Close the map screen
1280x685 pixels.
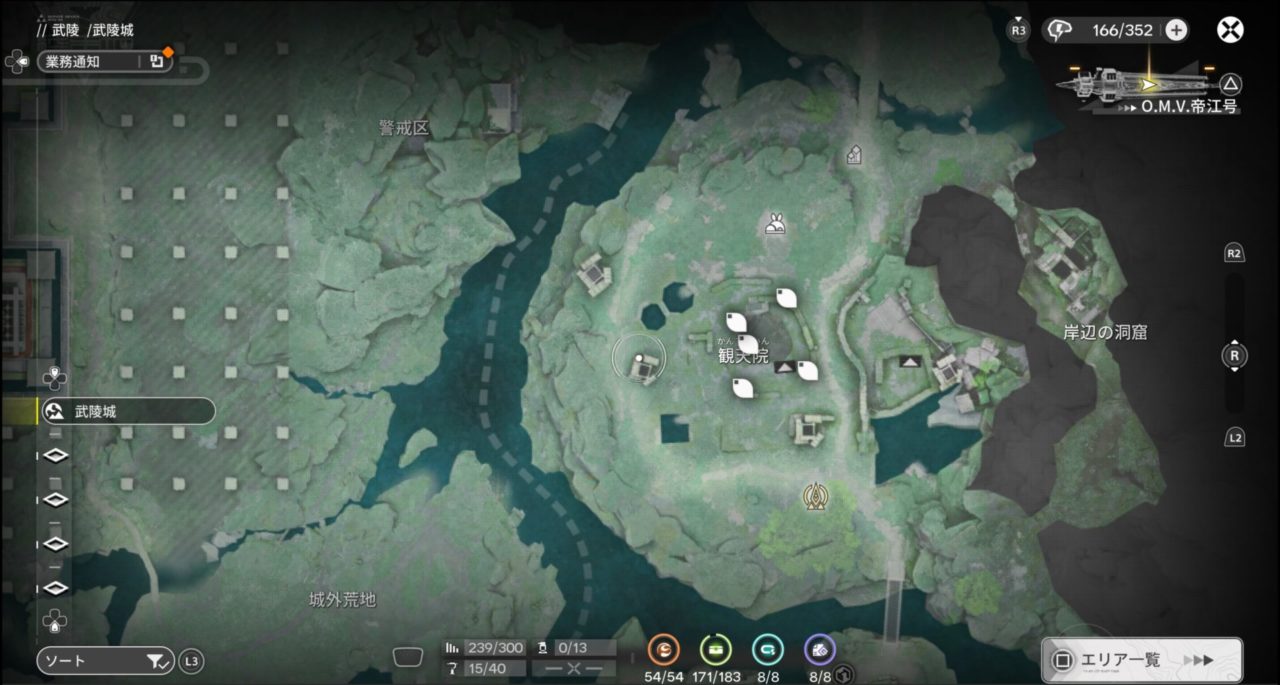pos(1230,30)
